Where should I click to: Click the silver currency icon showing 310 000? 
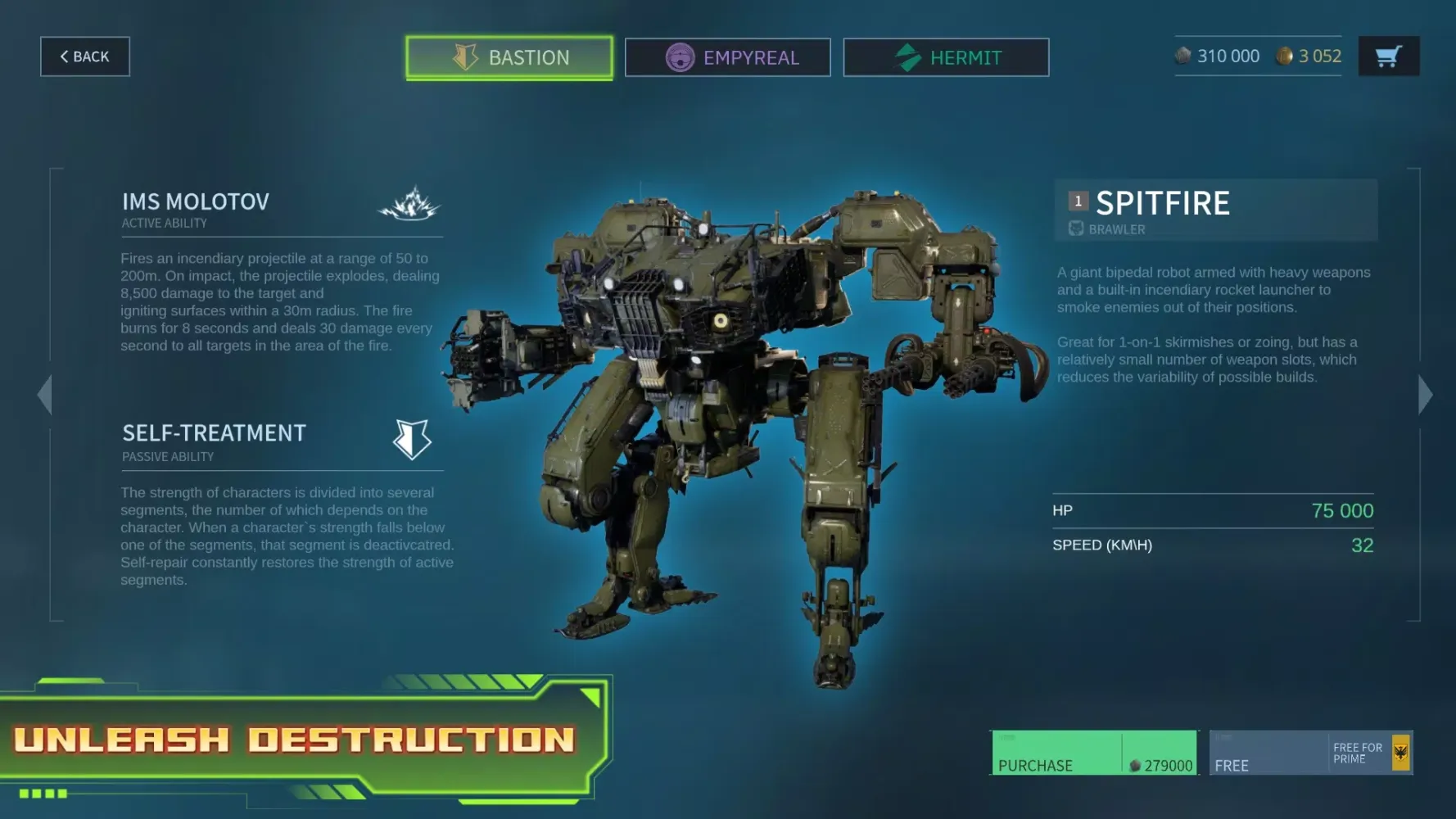(x=1182, y=56)
